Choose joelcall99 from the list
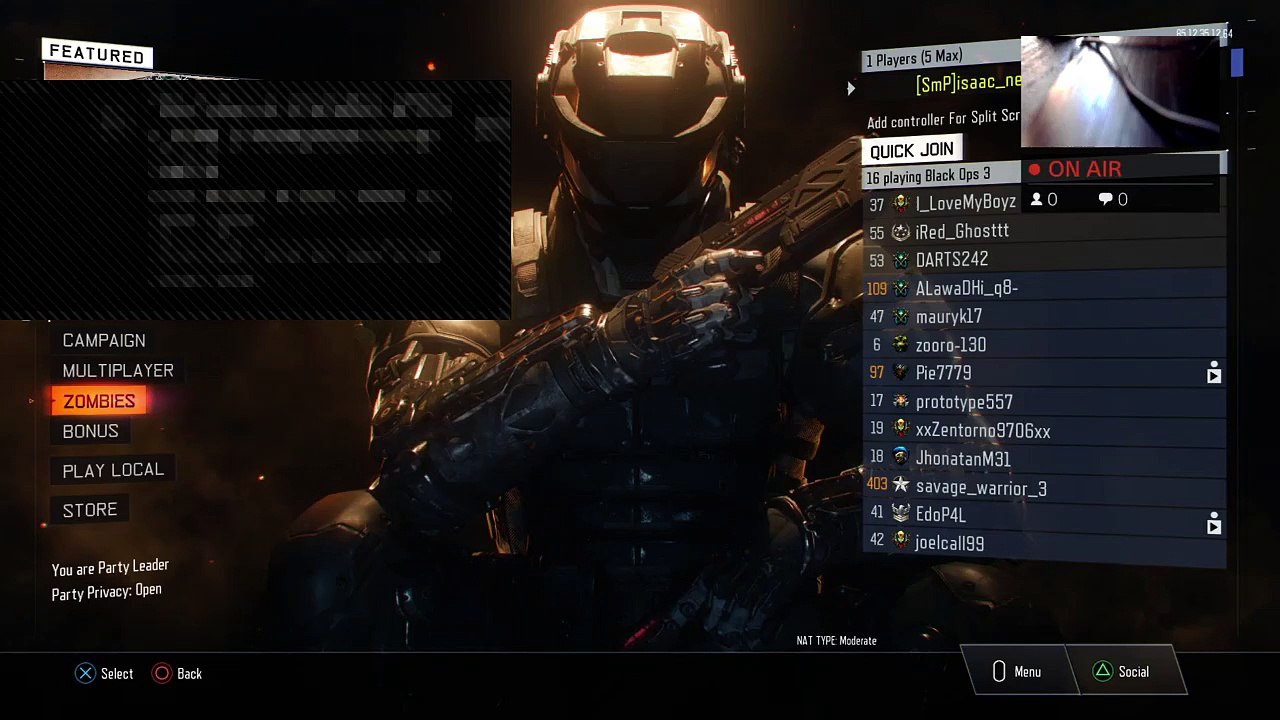Image resolution: width=1280 pixels, height=720 pixels. 950,543
